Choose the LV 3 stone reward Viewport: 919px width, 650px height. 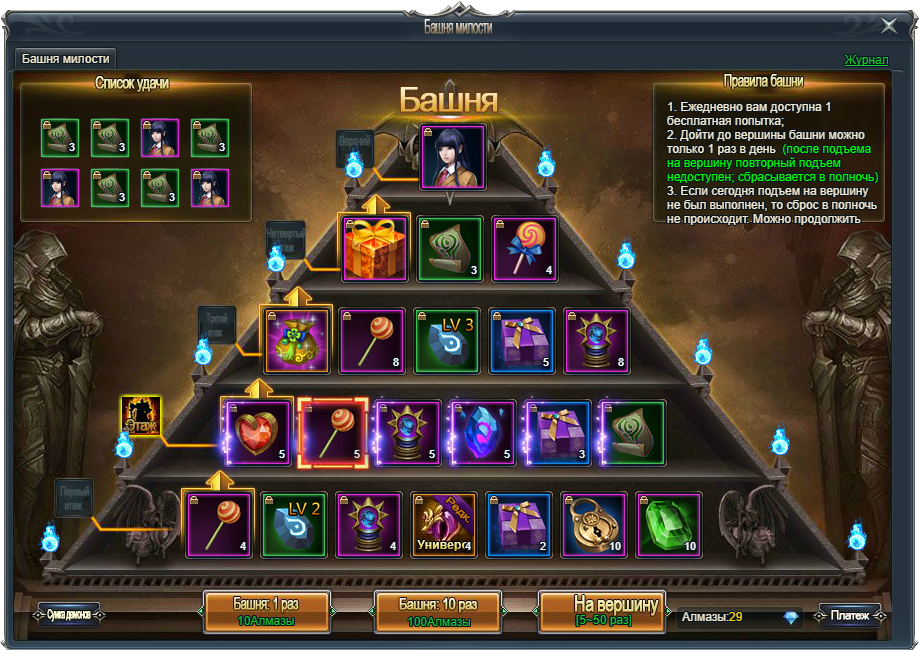(x=447, y=340)
